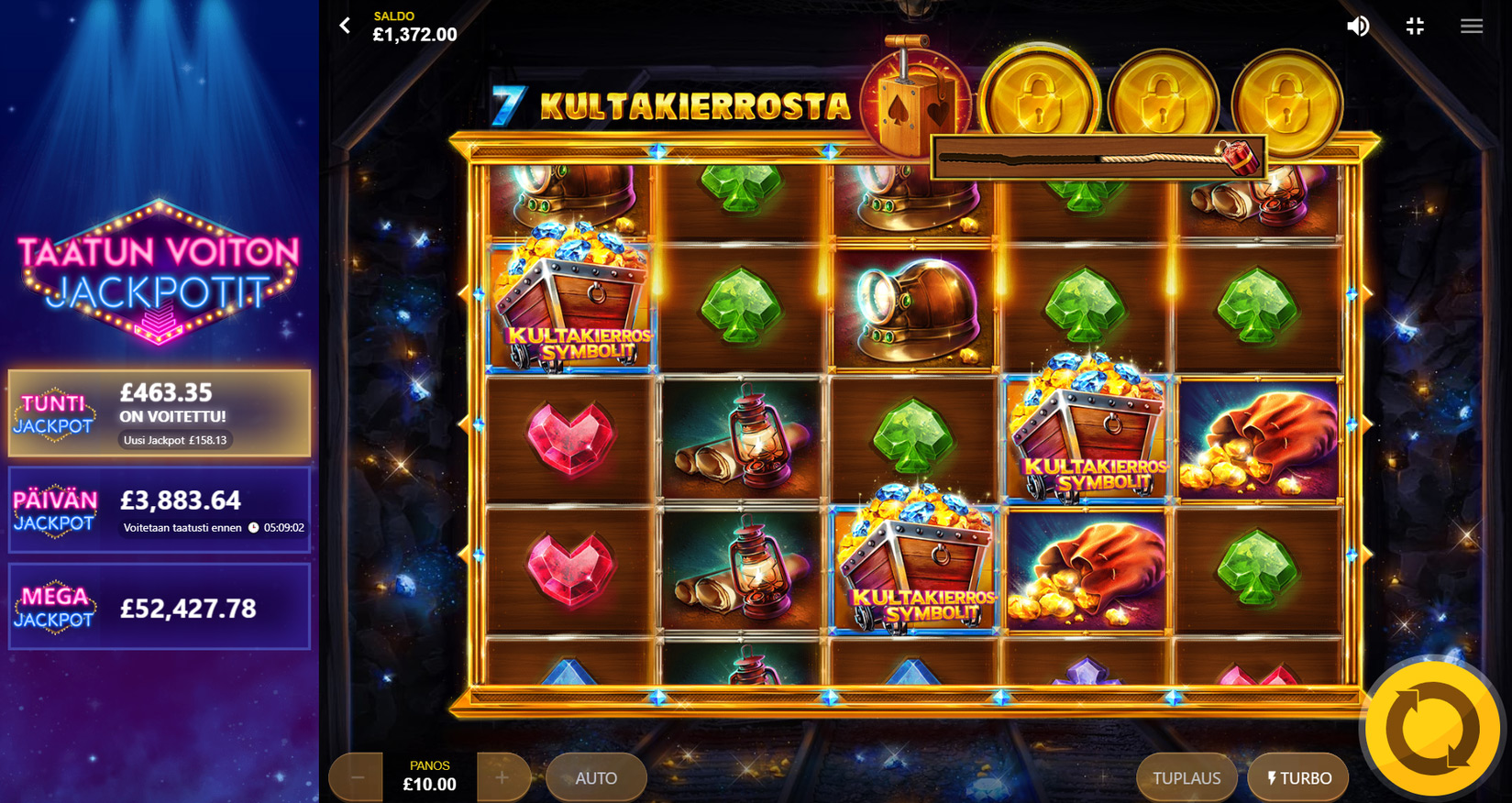Decrease the bet with the minus button
Image resolution: width=1512 pixels, height=803 pixels.
[x=358, y=777]
